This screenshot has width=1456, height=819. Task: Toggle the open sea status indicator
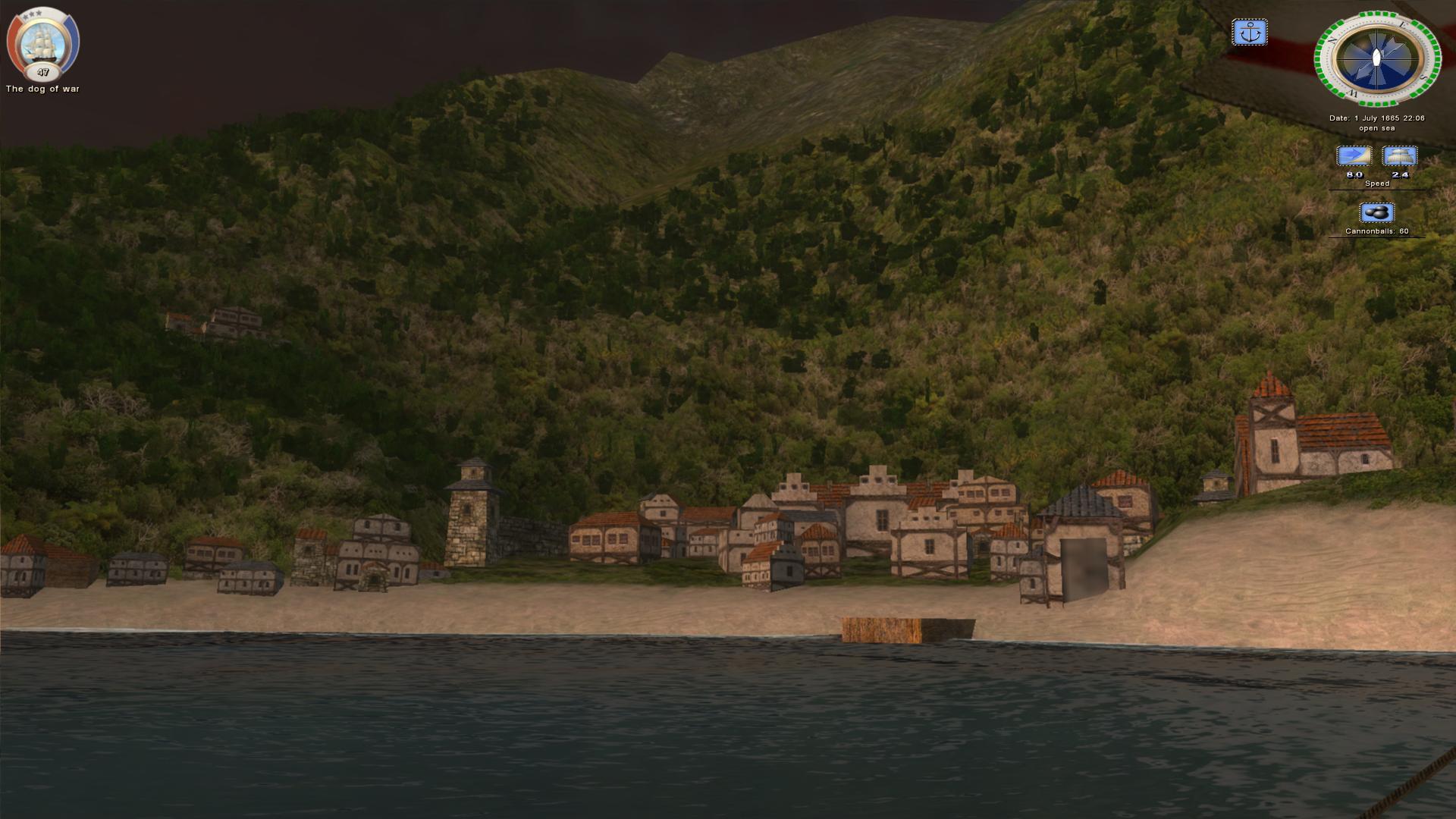[x=1376, y=128]
